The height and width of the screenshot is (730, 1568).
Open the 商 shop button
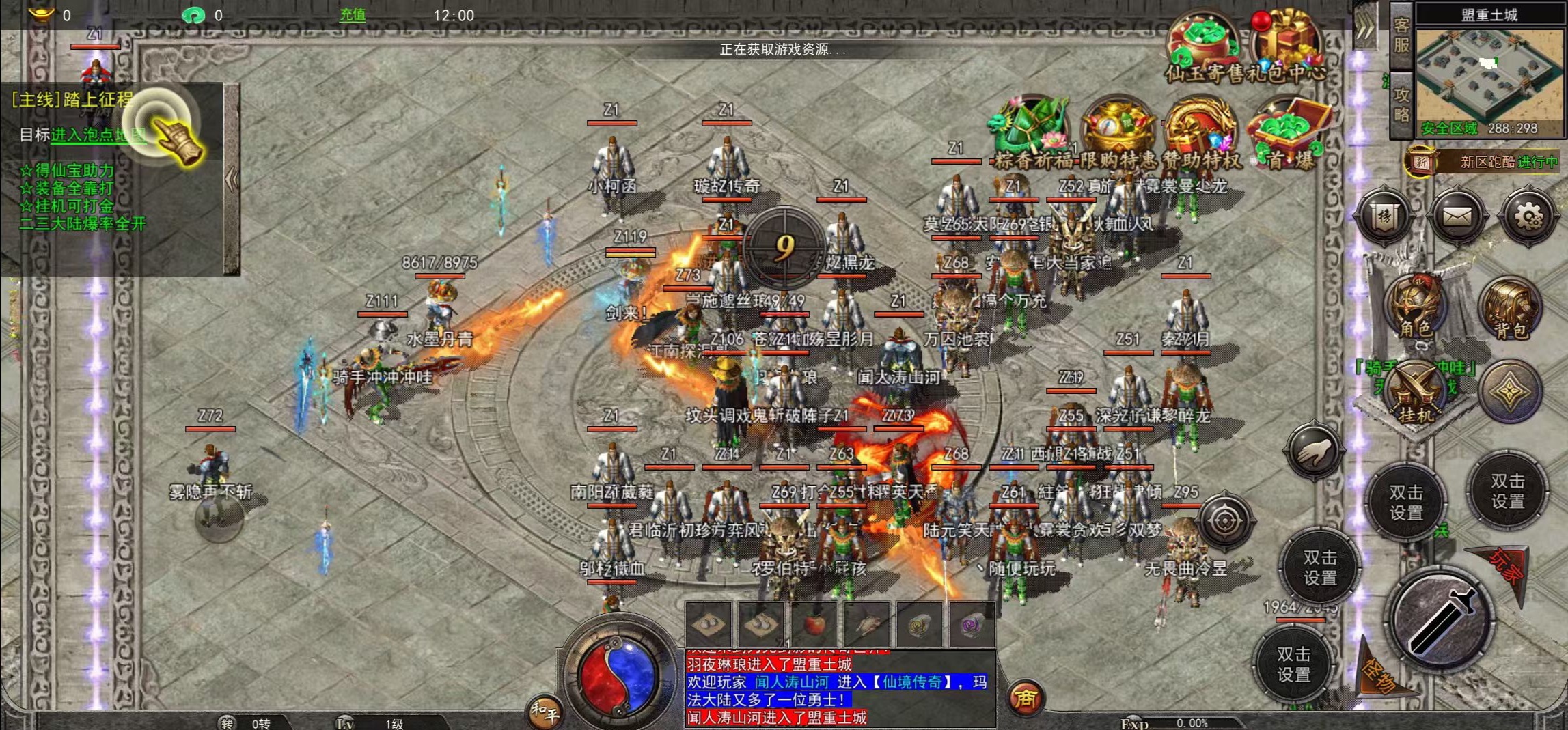pos(1025,698)
